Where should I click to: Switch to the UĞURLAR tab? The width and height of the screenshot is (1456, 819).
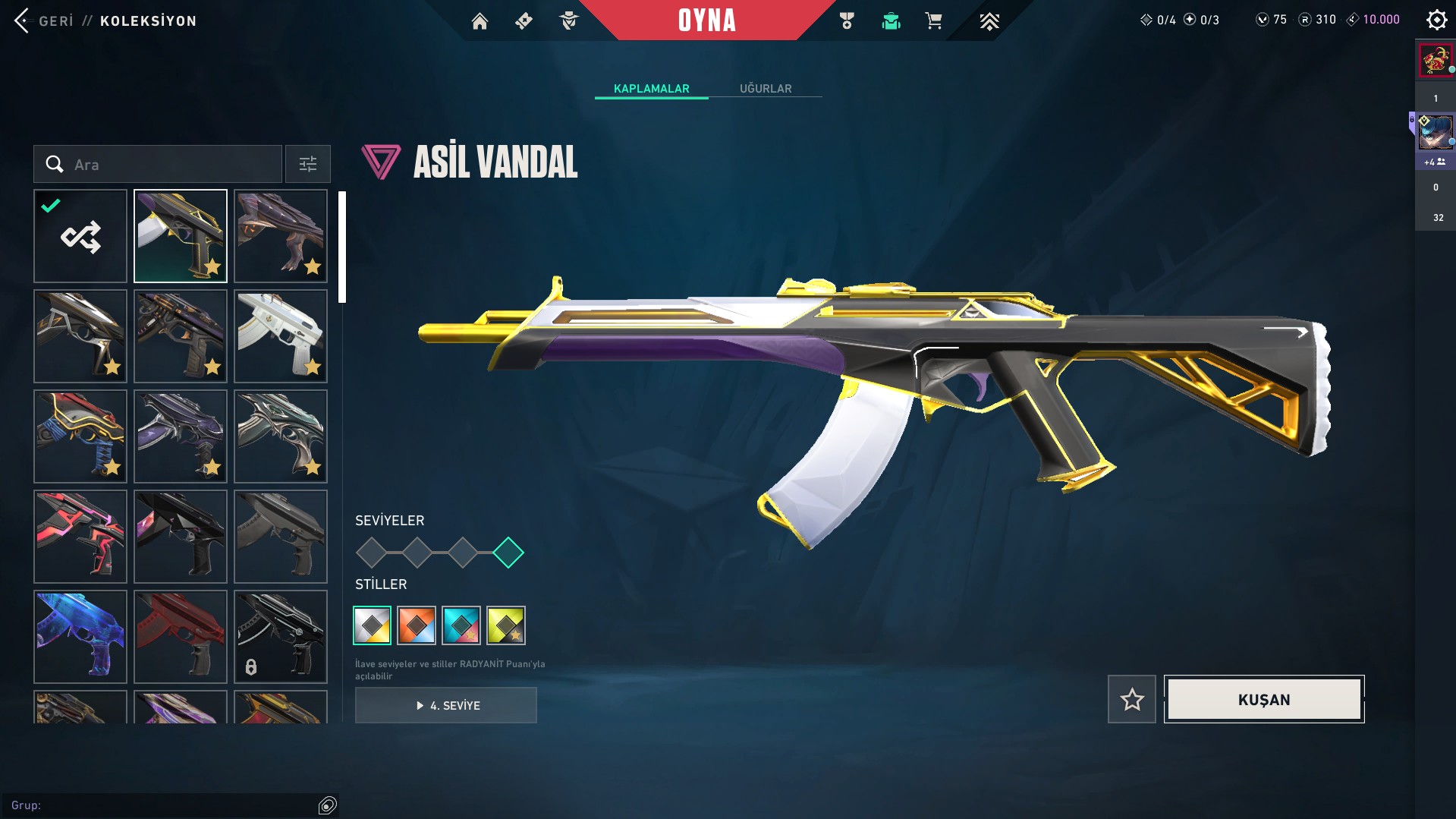click(x=766, y=89)
